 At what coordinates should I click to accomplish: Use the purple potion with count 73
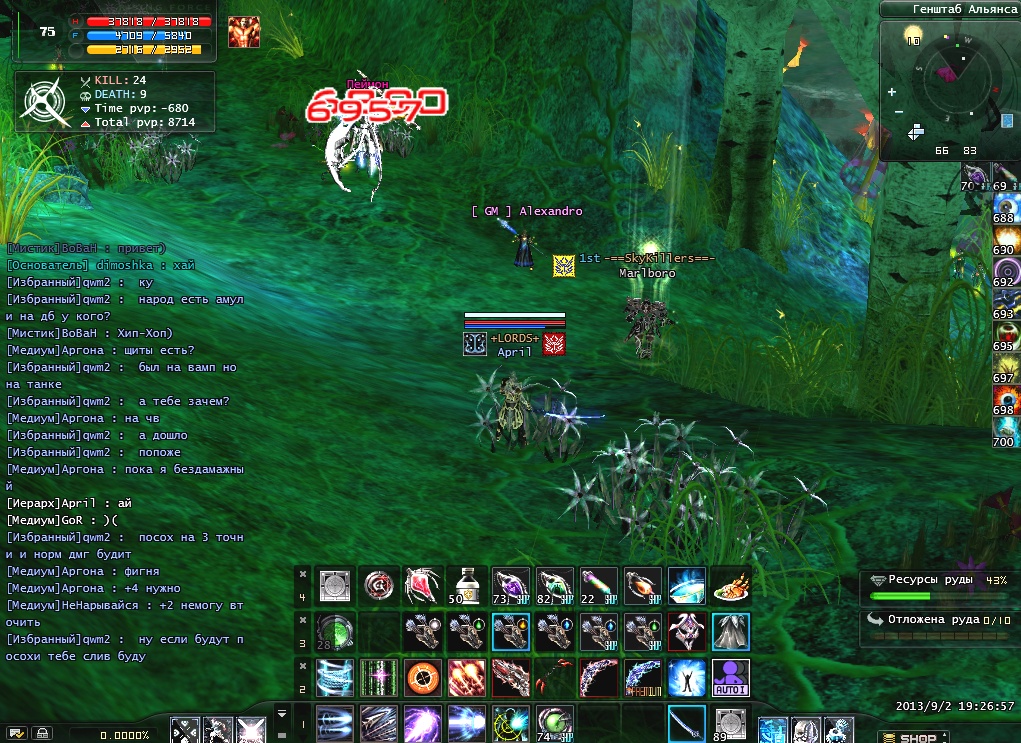510,585
